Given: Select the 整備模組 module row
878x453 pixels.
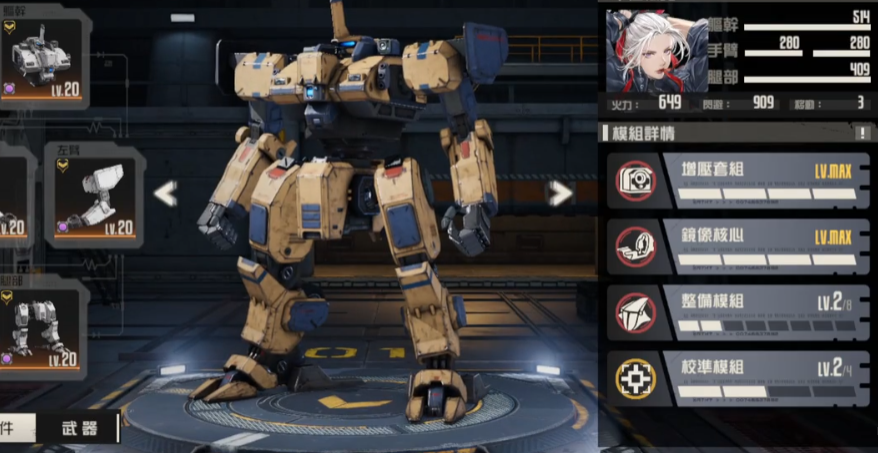Looking at the screenshot, I should (x=738, y=312).
